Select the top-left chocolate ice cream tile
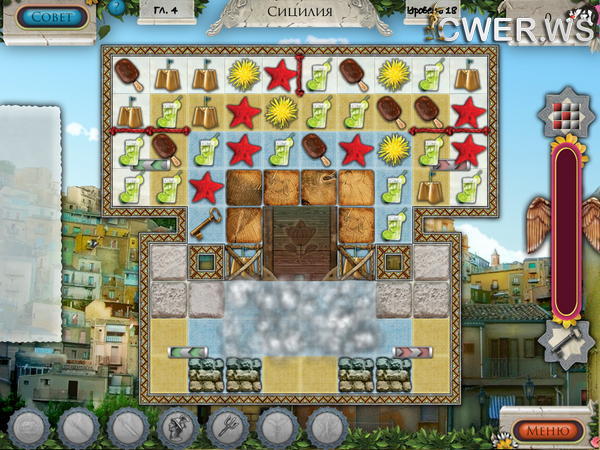 pyautogui.click(x=128, y=72)
